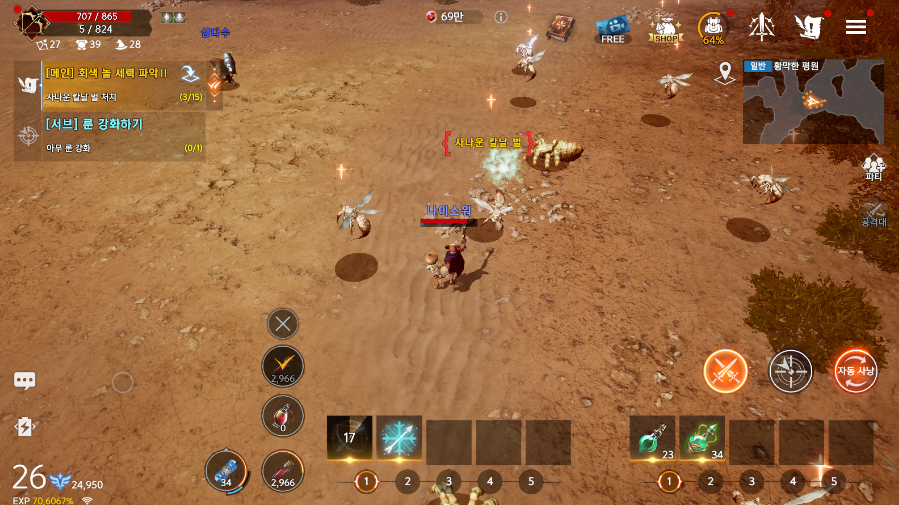
Task: Use the green potion with count 23
Action: pyautogui.click(x=652, y=438)
